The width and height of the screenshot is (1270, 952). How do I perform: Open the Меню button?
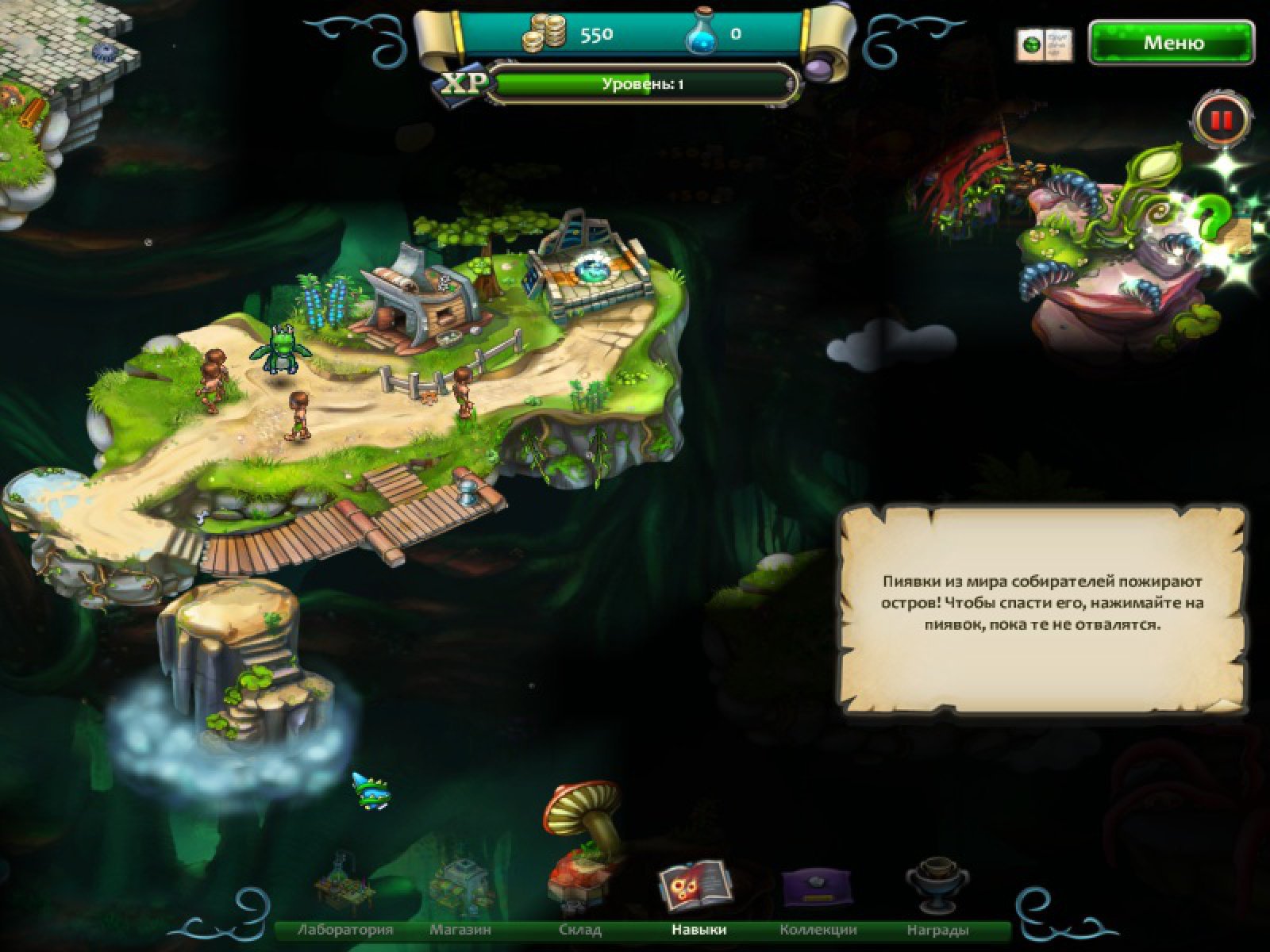(1172, 43)
